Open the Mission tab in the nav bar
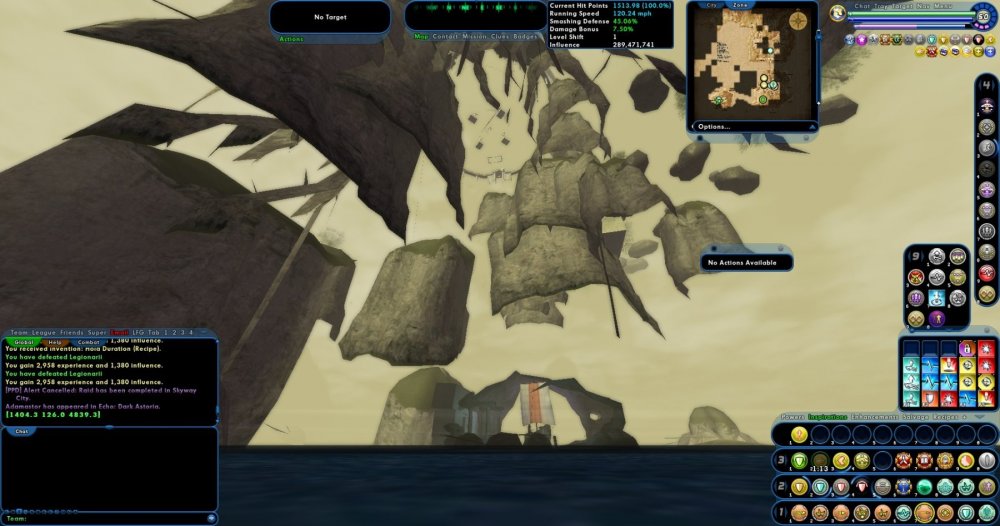Screen dimensions: 1000x526 (x=475, y=36)
